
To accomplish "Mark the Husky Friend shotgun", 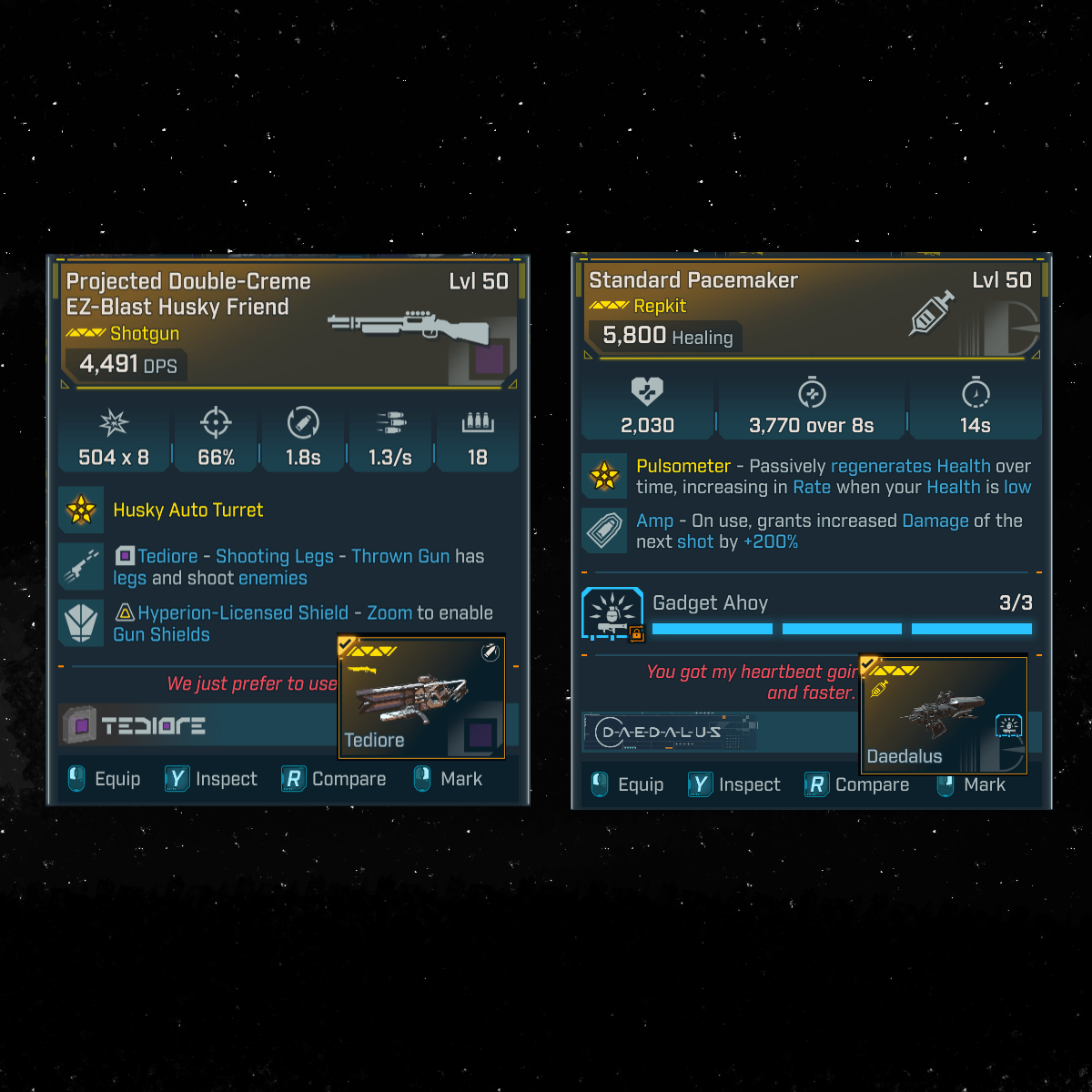I will point(449,779).
